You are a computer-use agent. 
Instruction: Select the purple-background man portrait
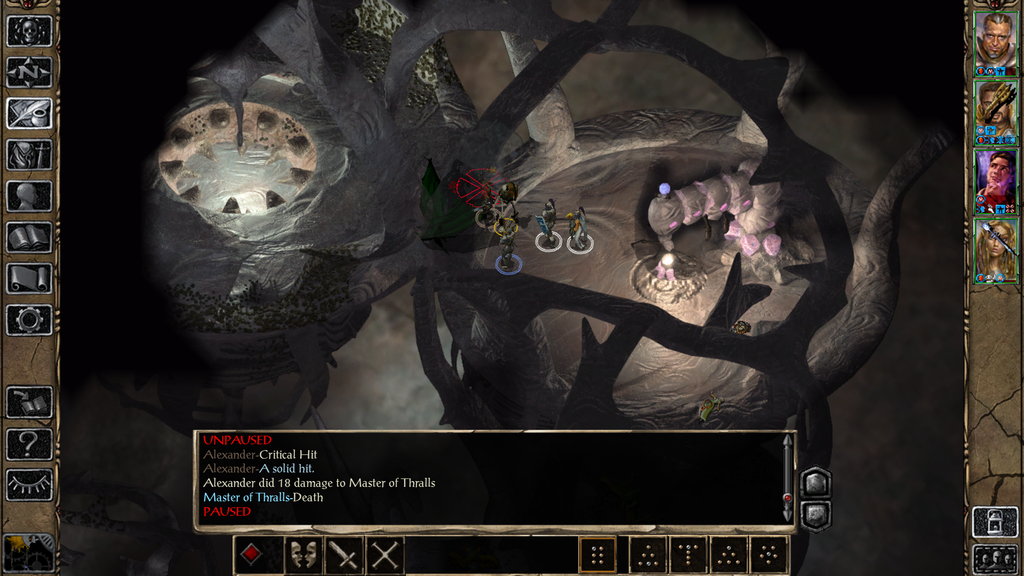[995, 181]
